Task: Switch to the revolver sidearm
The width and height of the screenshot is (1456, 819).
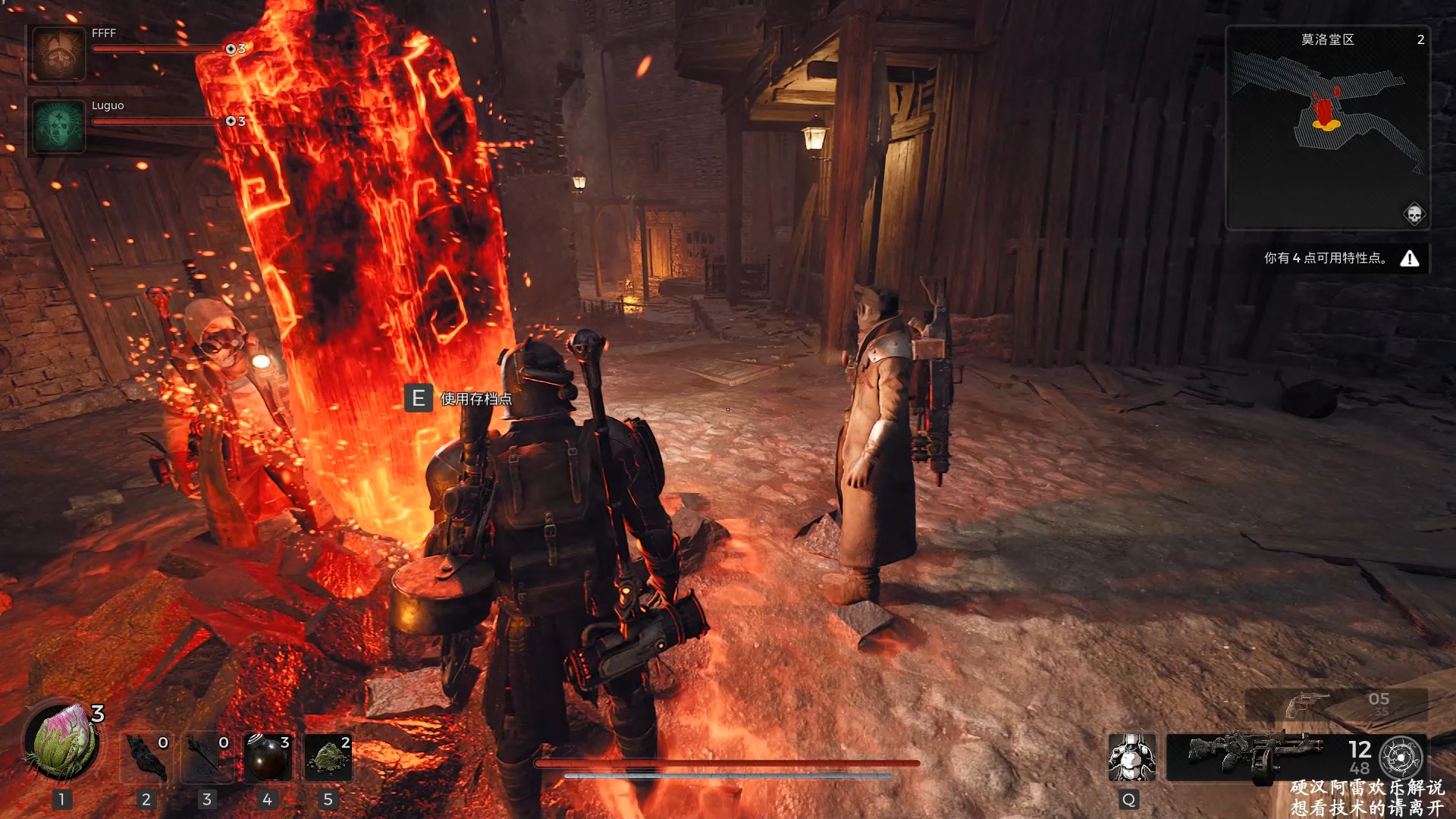Action: (x=1309, y=705)
